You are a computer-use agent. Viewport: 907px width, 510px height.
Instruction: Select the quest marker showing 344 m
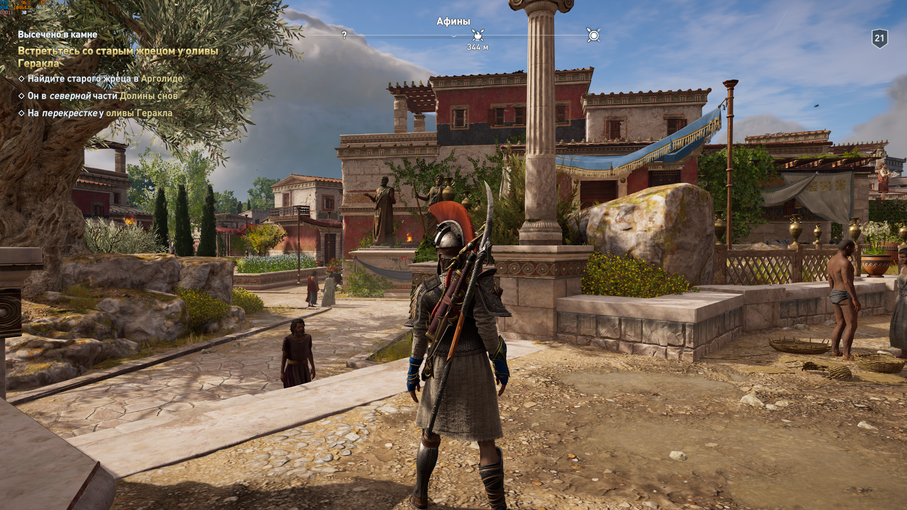click(478, 36)
